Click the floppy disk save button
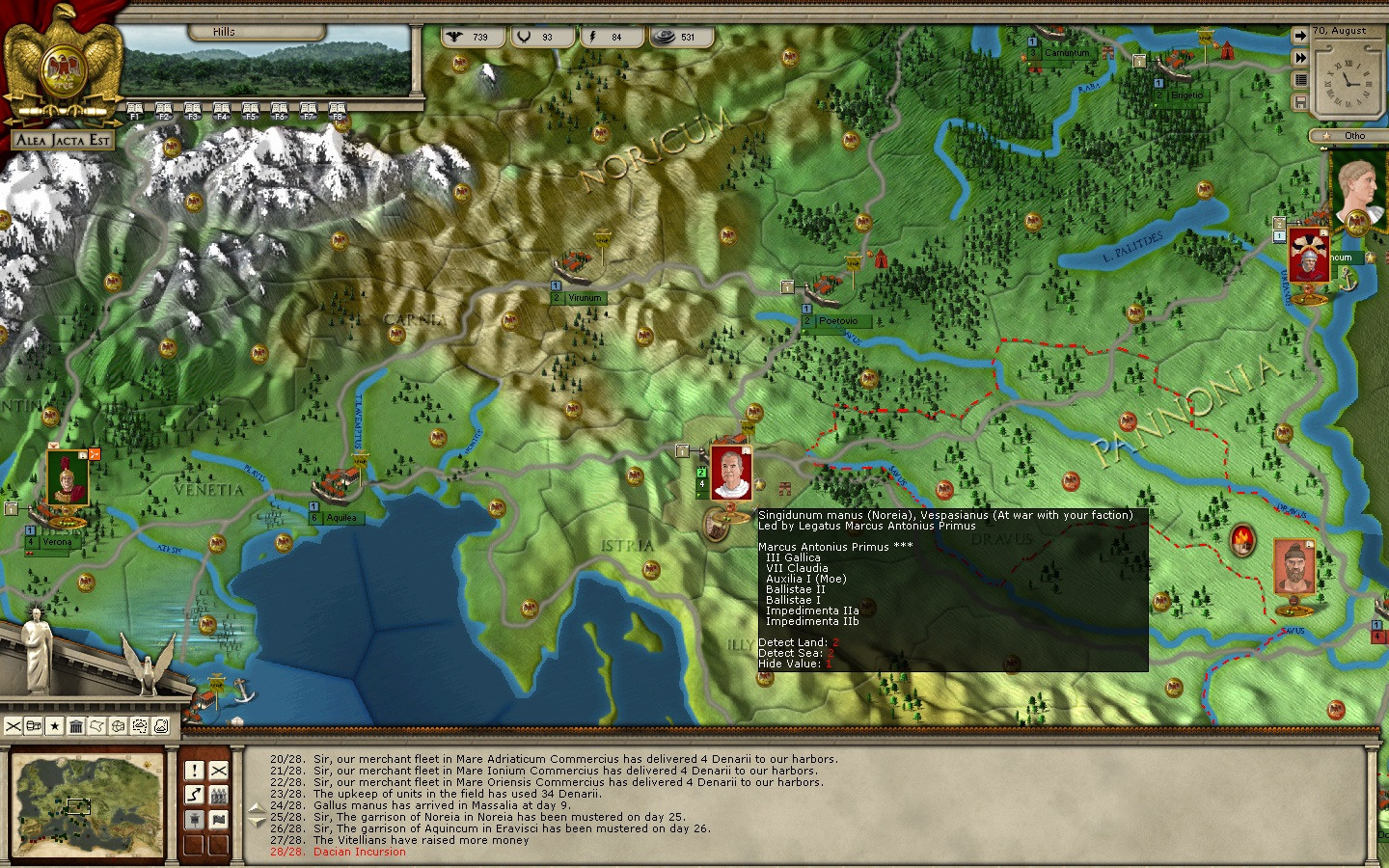The width and height of the screenshot is (1389, 868). (x=1300, y=102)
